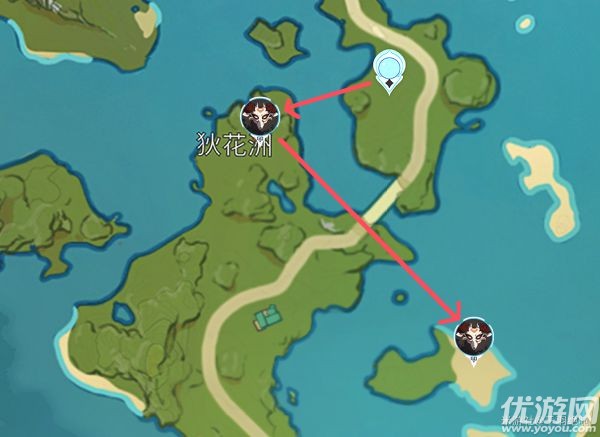Select the teleport waypoint marker
This screenshot has height=437, width=600.
[389, 69]
